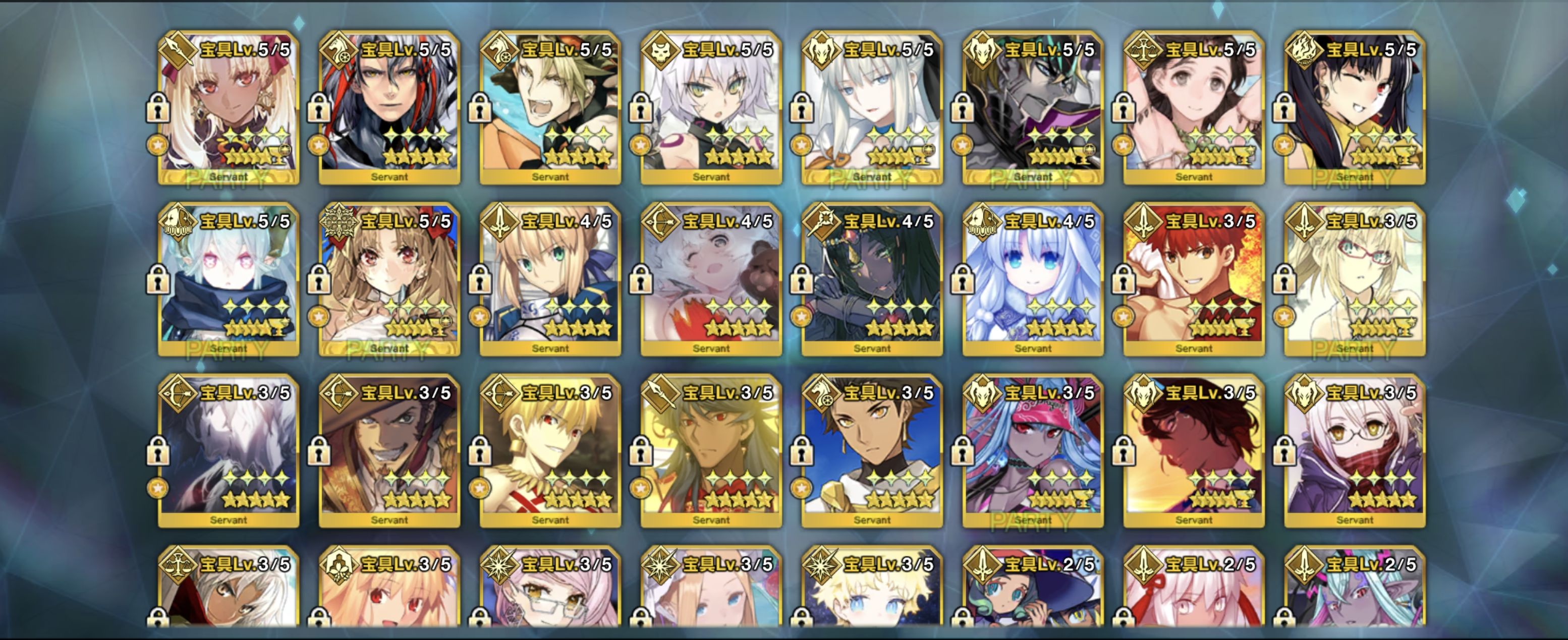This screenshot has height=640, width=1568.
Task: Open golden-haired Gilgamesh Archer card
Action: tap(550, 451)
